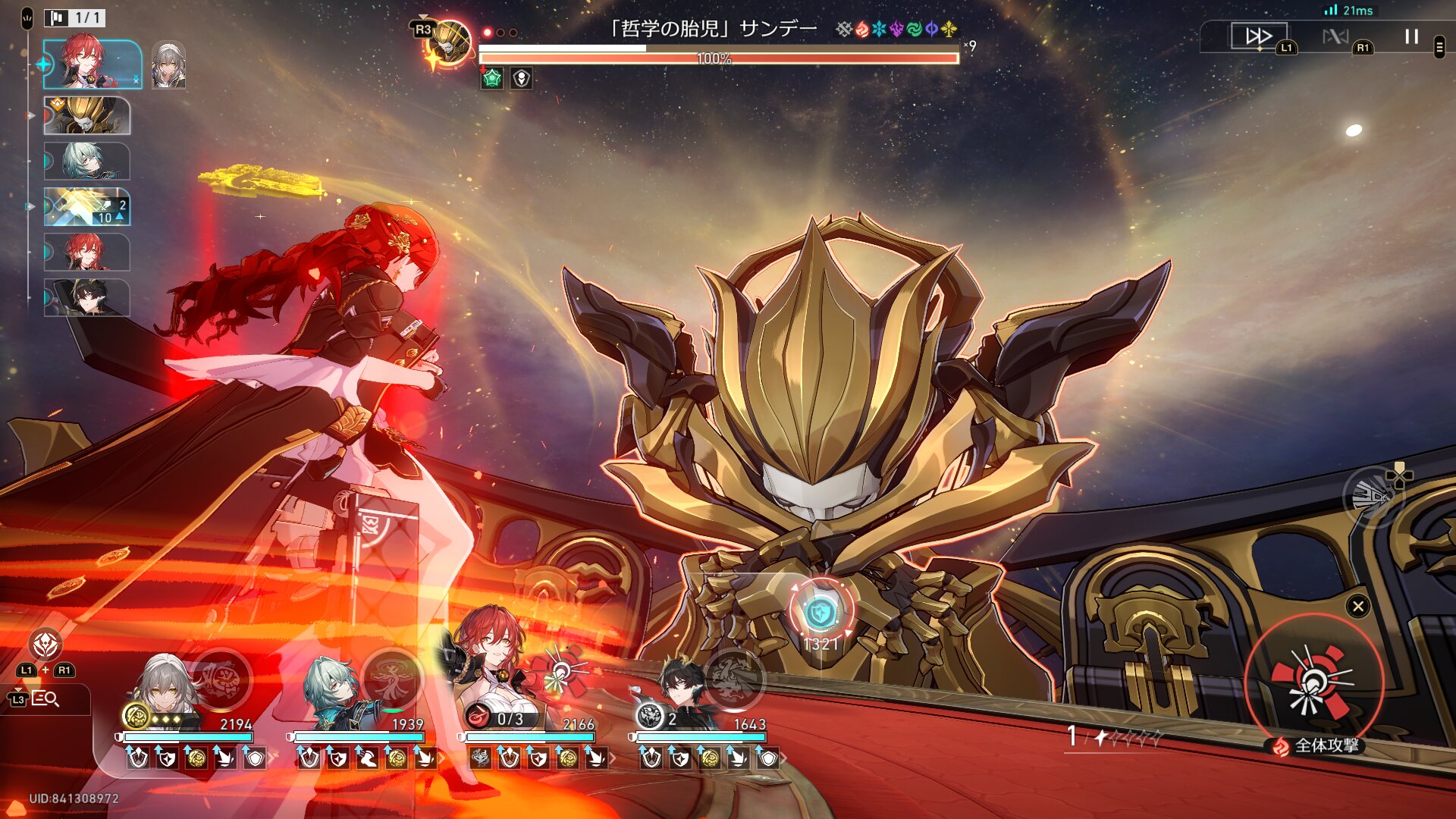Select the teal-haired character portrait
Screen dimensions: 1456x819
332,686
